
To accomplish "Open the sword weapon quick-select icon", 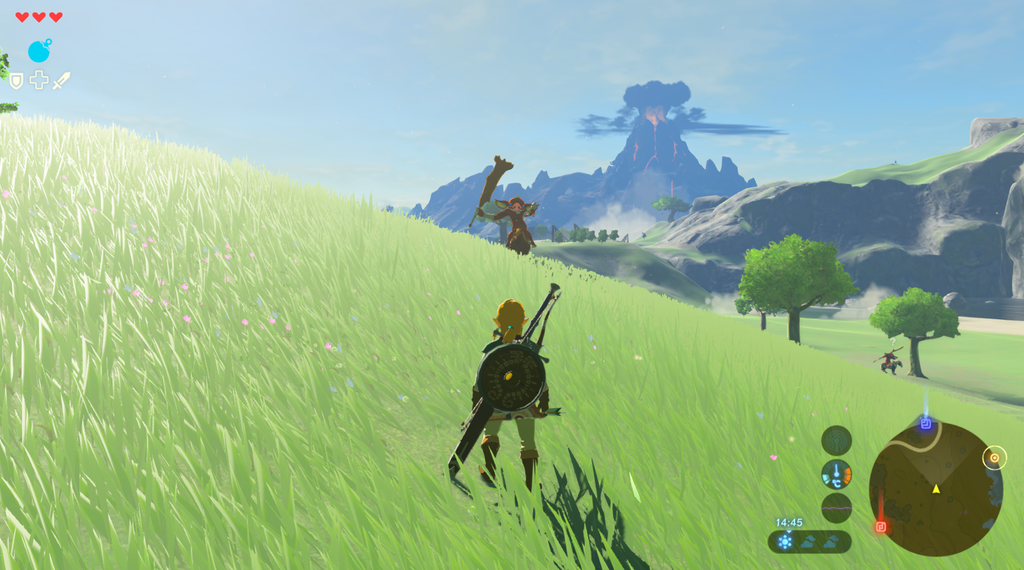I will pyautogui.click(x=62, y=80).
